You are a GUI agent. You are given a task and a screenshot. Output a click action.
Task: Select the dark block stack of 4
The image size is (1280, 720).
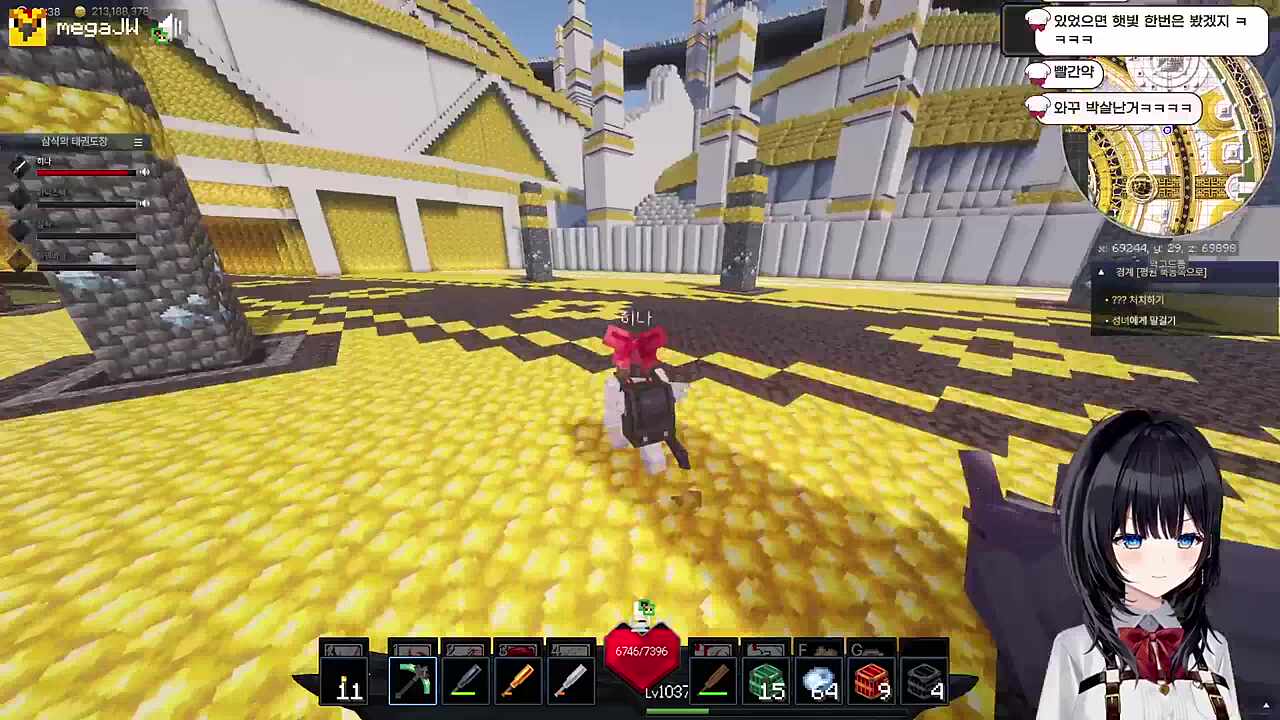[925, 681]
